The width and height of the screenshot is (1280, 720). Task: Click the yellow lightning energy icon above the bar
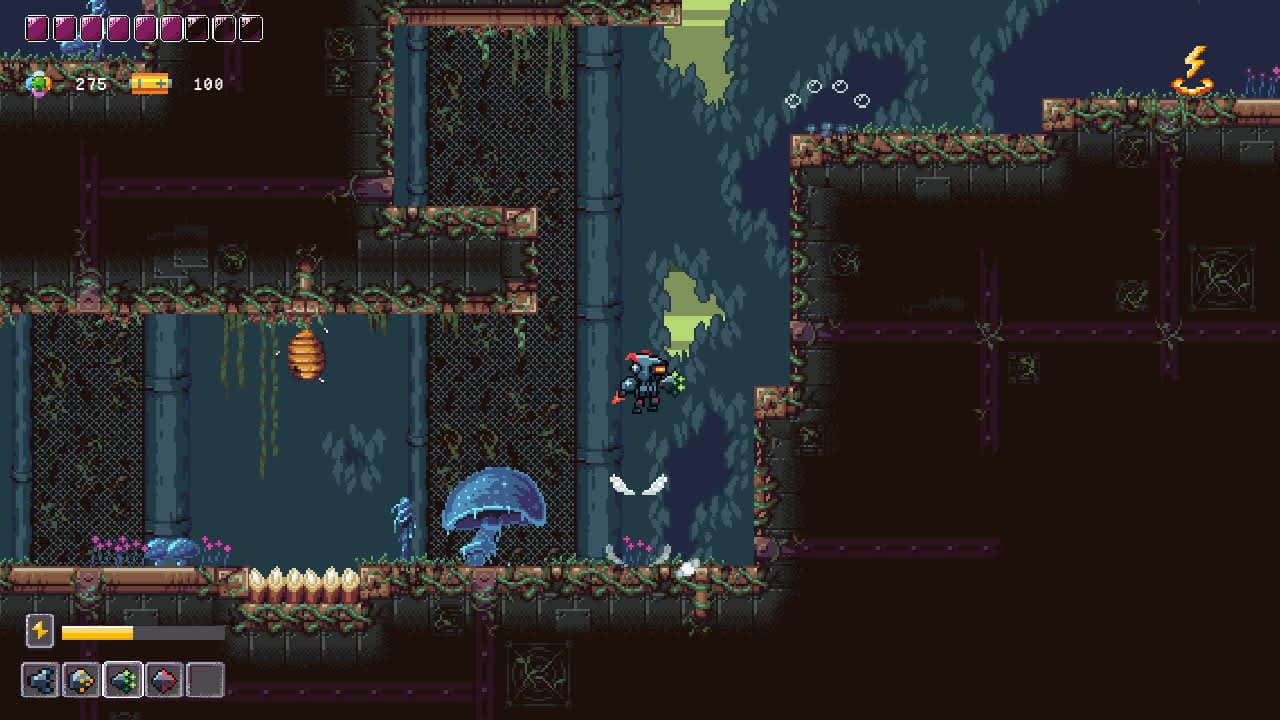pyautogui.click(x=39, y=631)
